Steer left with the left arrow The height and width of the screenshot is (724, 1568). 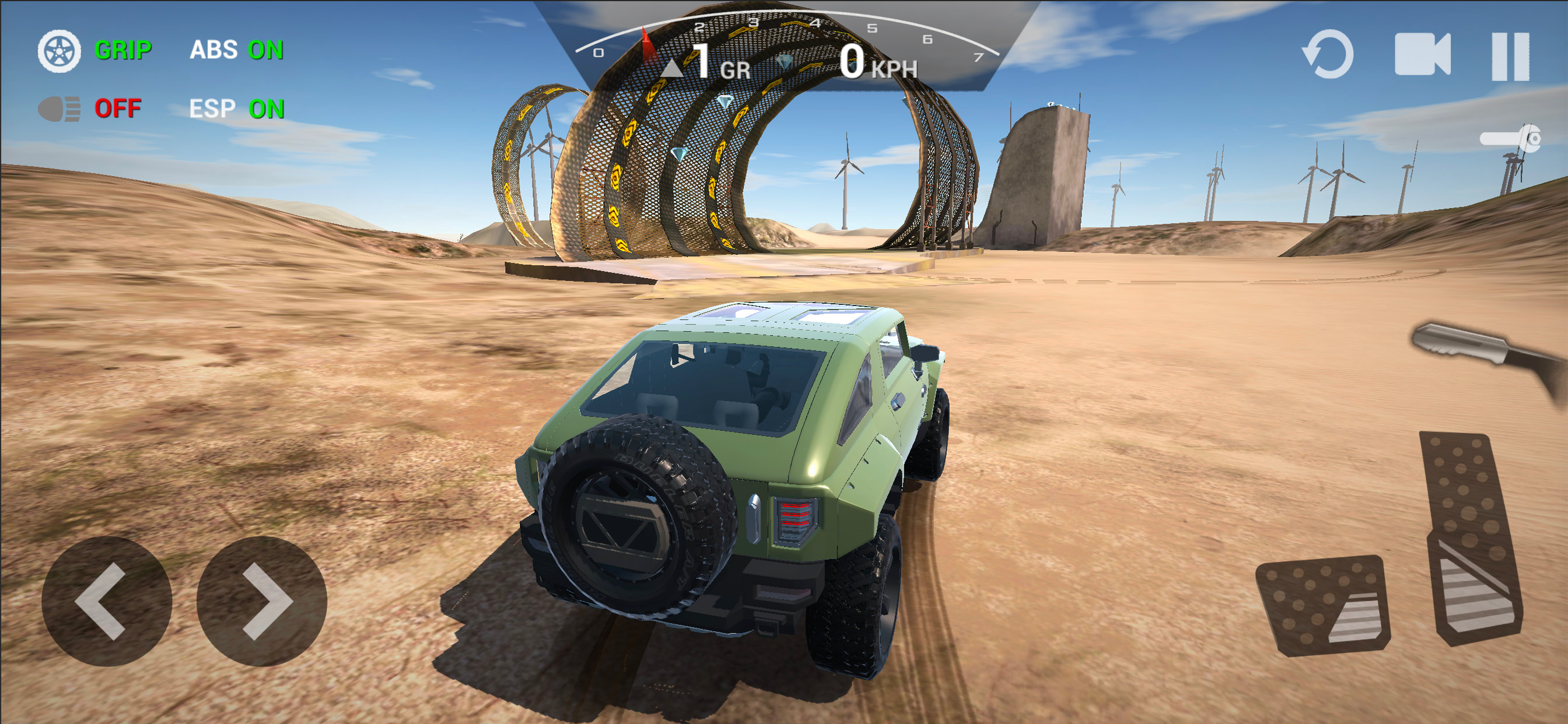(107, 600)
